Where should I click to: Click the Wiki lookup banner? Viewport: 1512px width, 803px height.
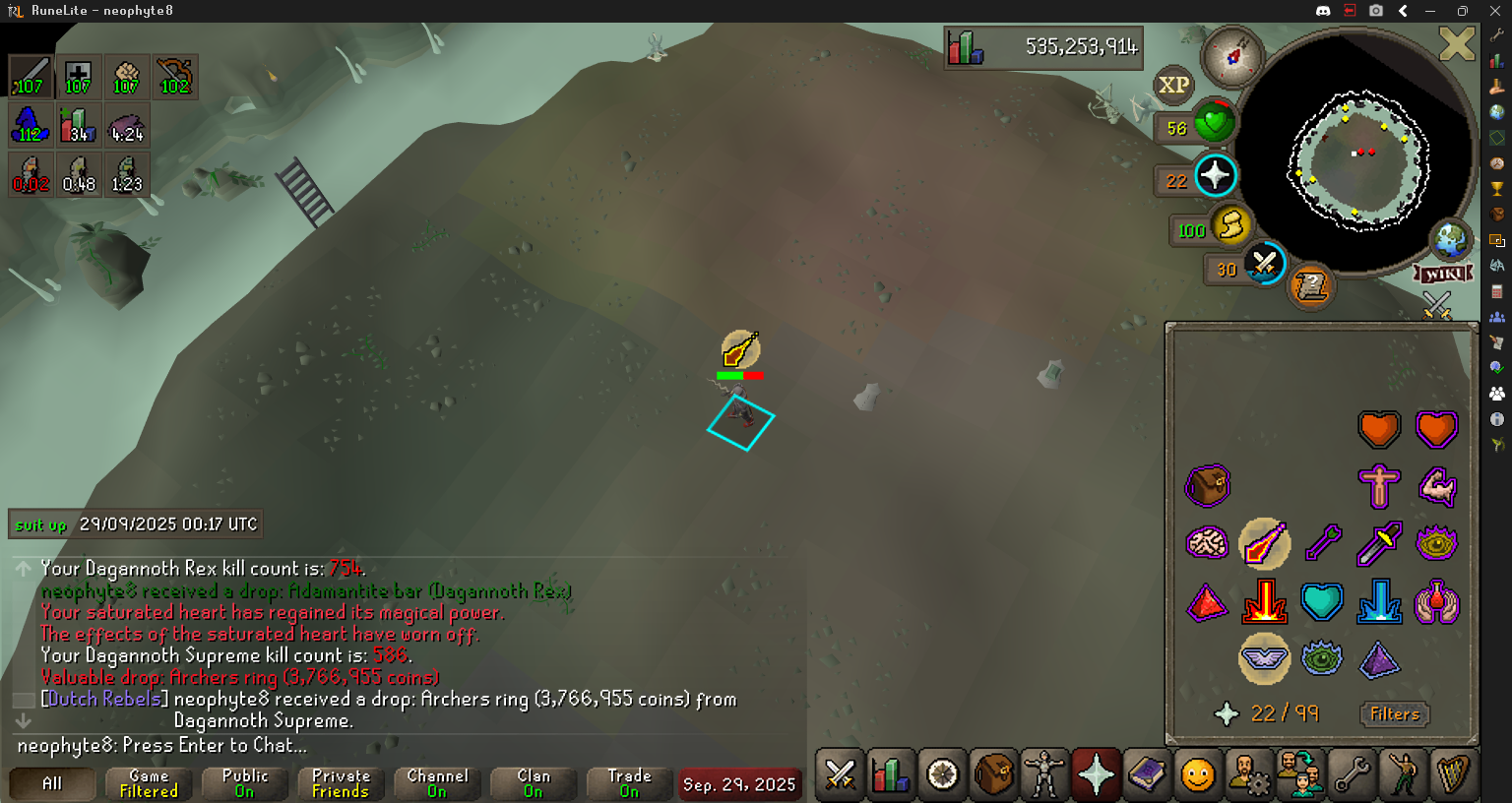click(x=1443, y=274)
